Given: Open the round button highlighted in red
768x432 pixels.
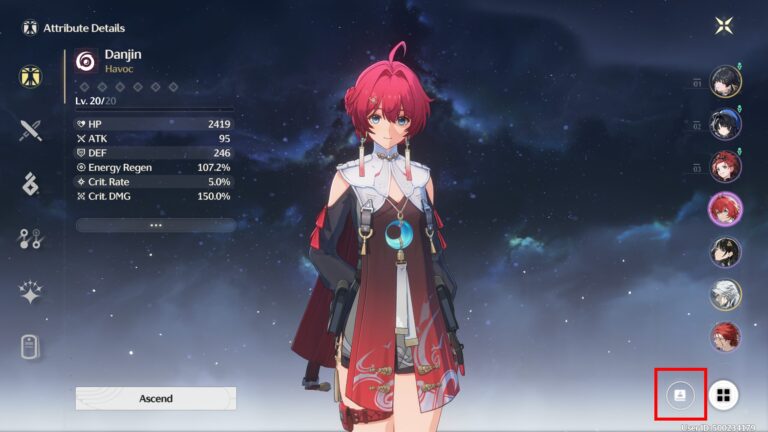Looking at the screenshot, I should (x=681, y=395).
